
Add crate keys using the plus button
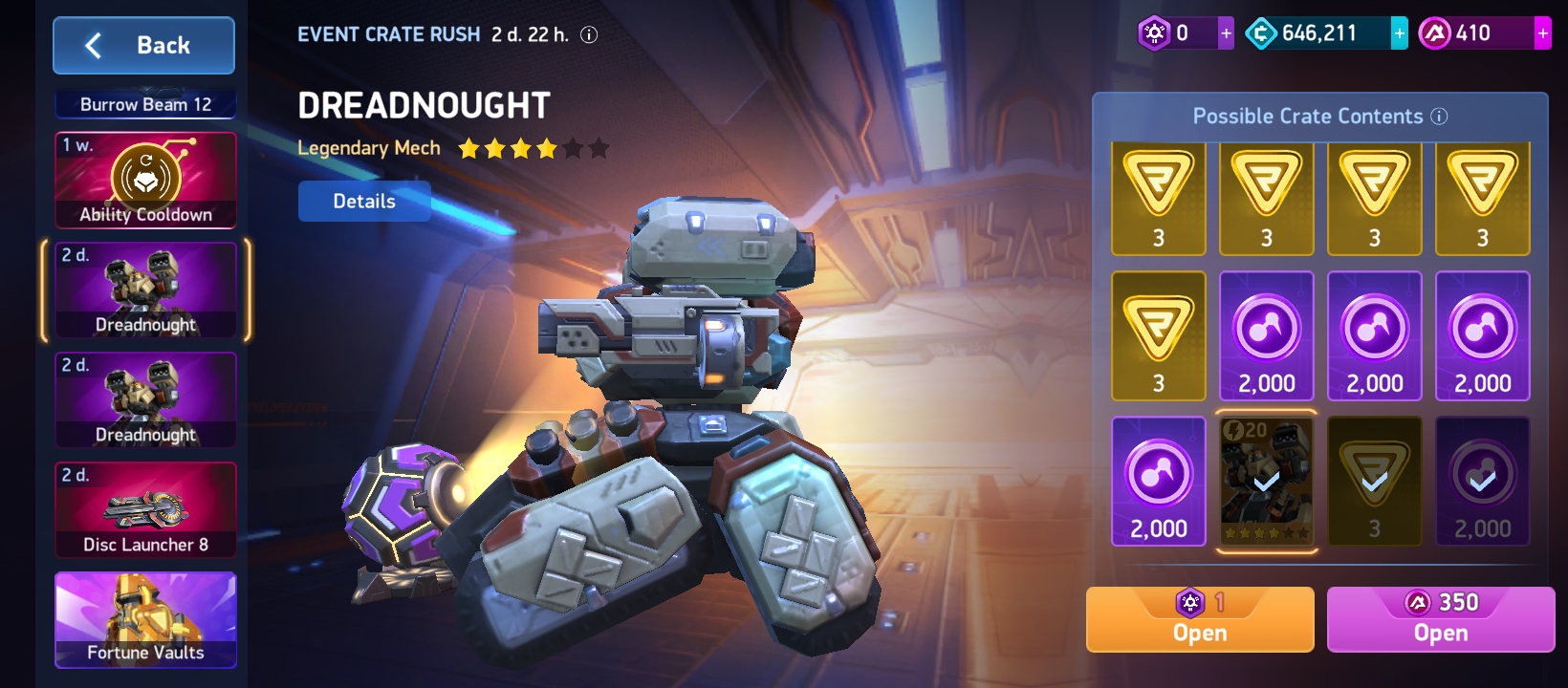[1226, 33]
